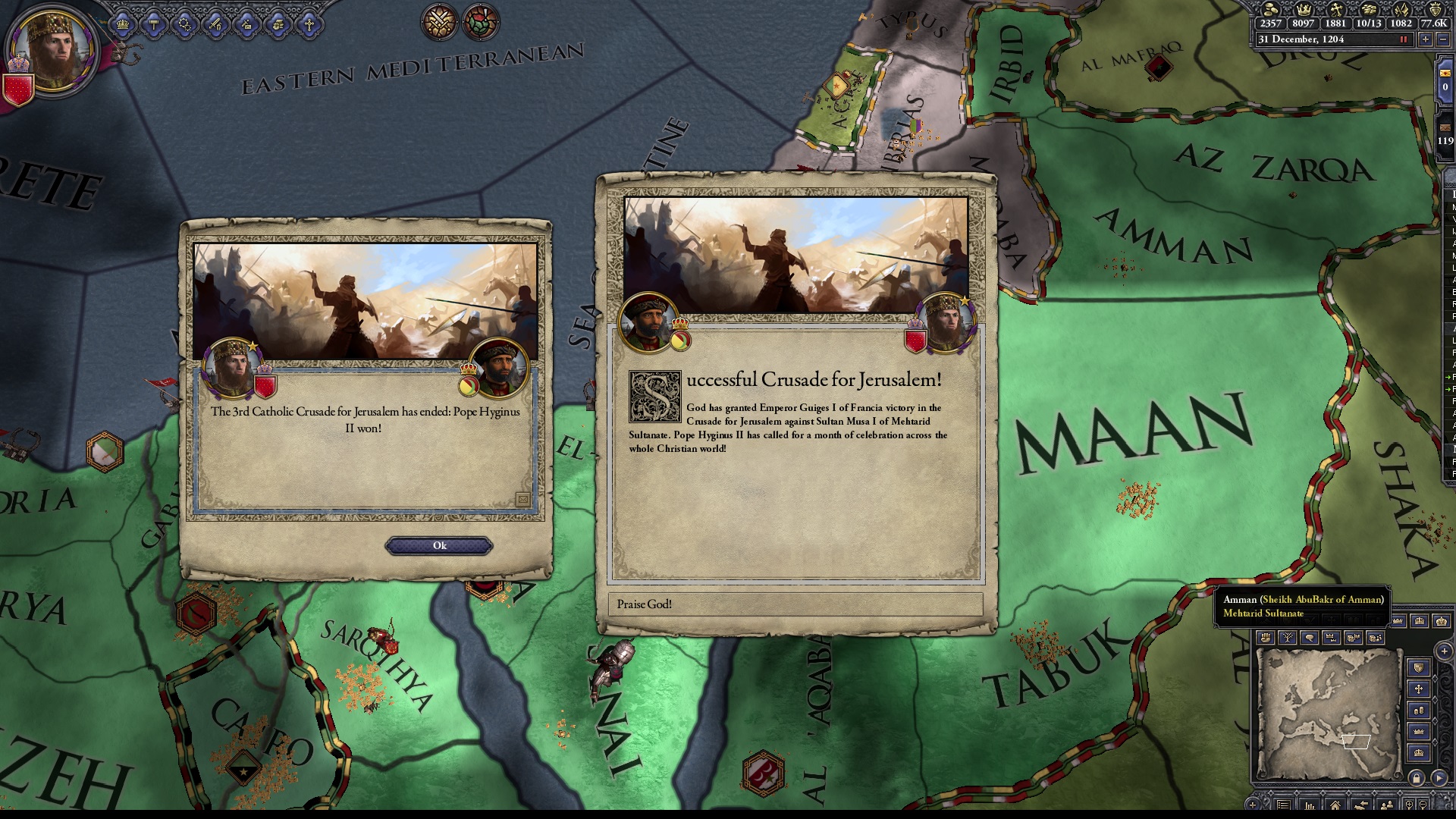
Task: Toggle pause via the date bar
Action: (1404, 39)
